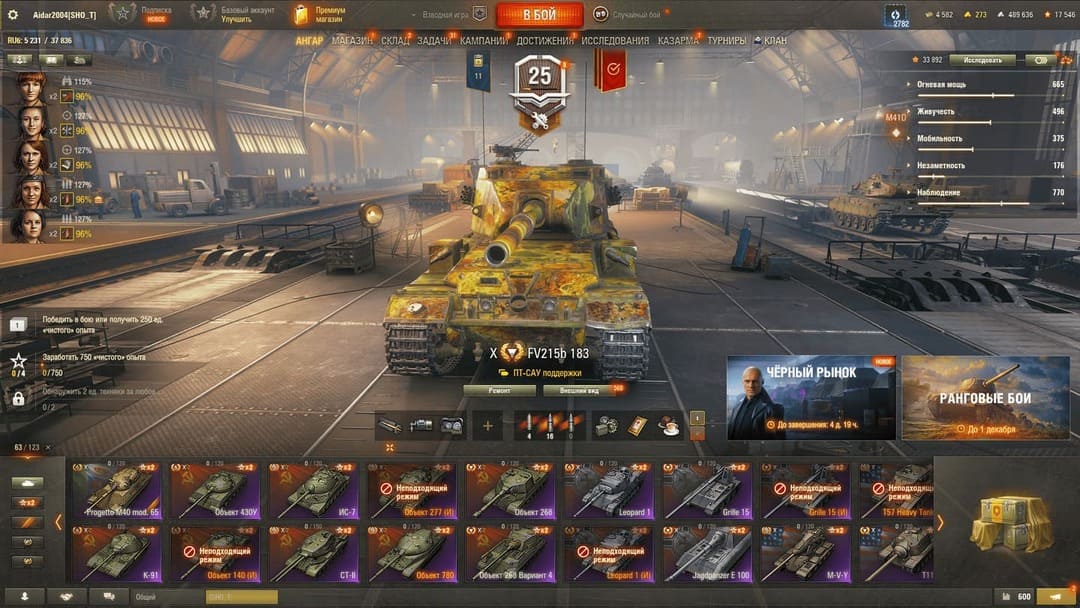Open the ИССЛЕДОВАНИЯ tab
Viewport: 1080px width, 608px height.
coord(615,41)
